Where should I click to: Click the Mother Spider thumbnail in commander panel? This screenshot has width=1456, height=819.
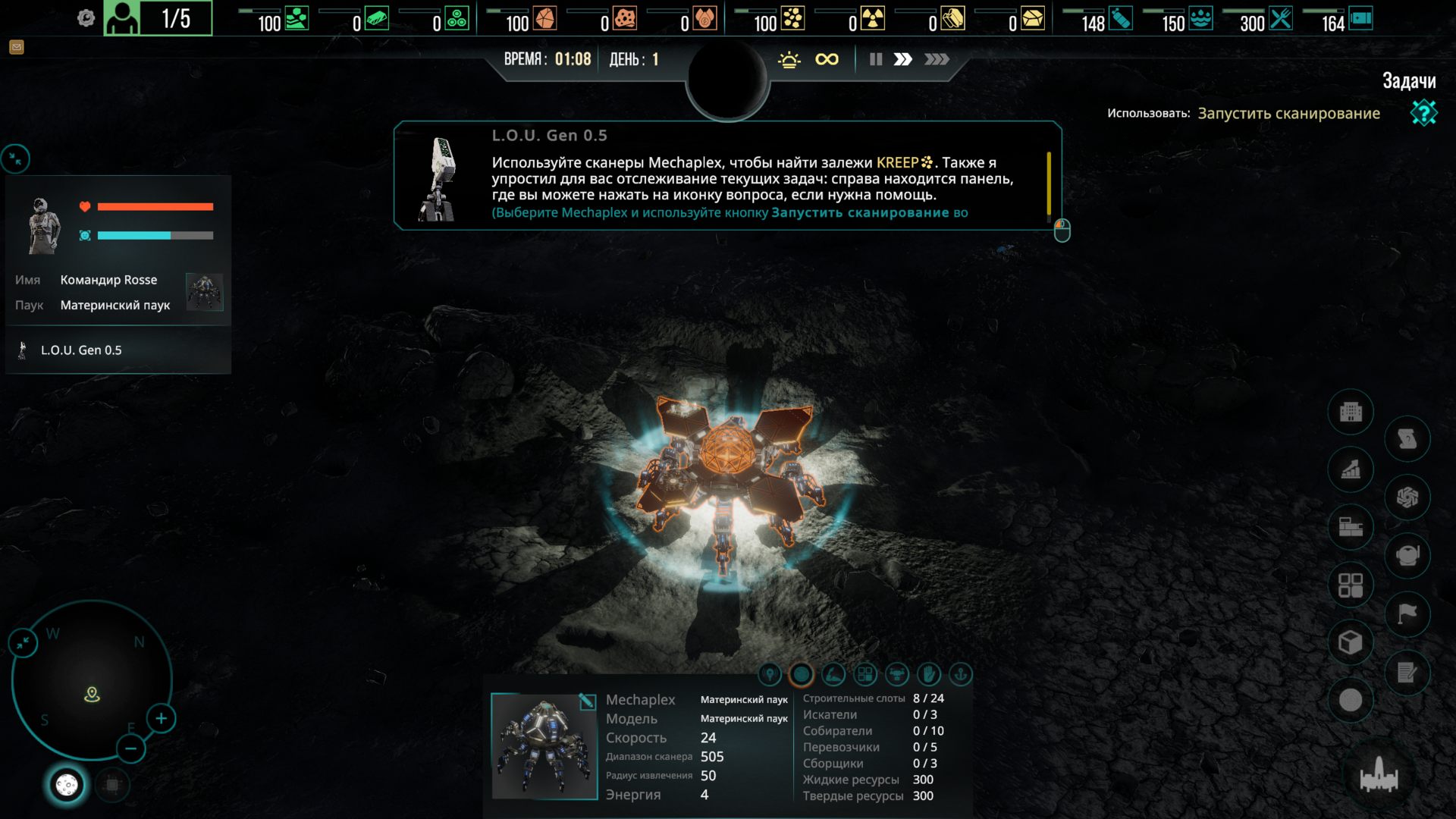coord(204,292)
